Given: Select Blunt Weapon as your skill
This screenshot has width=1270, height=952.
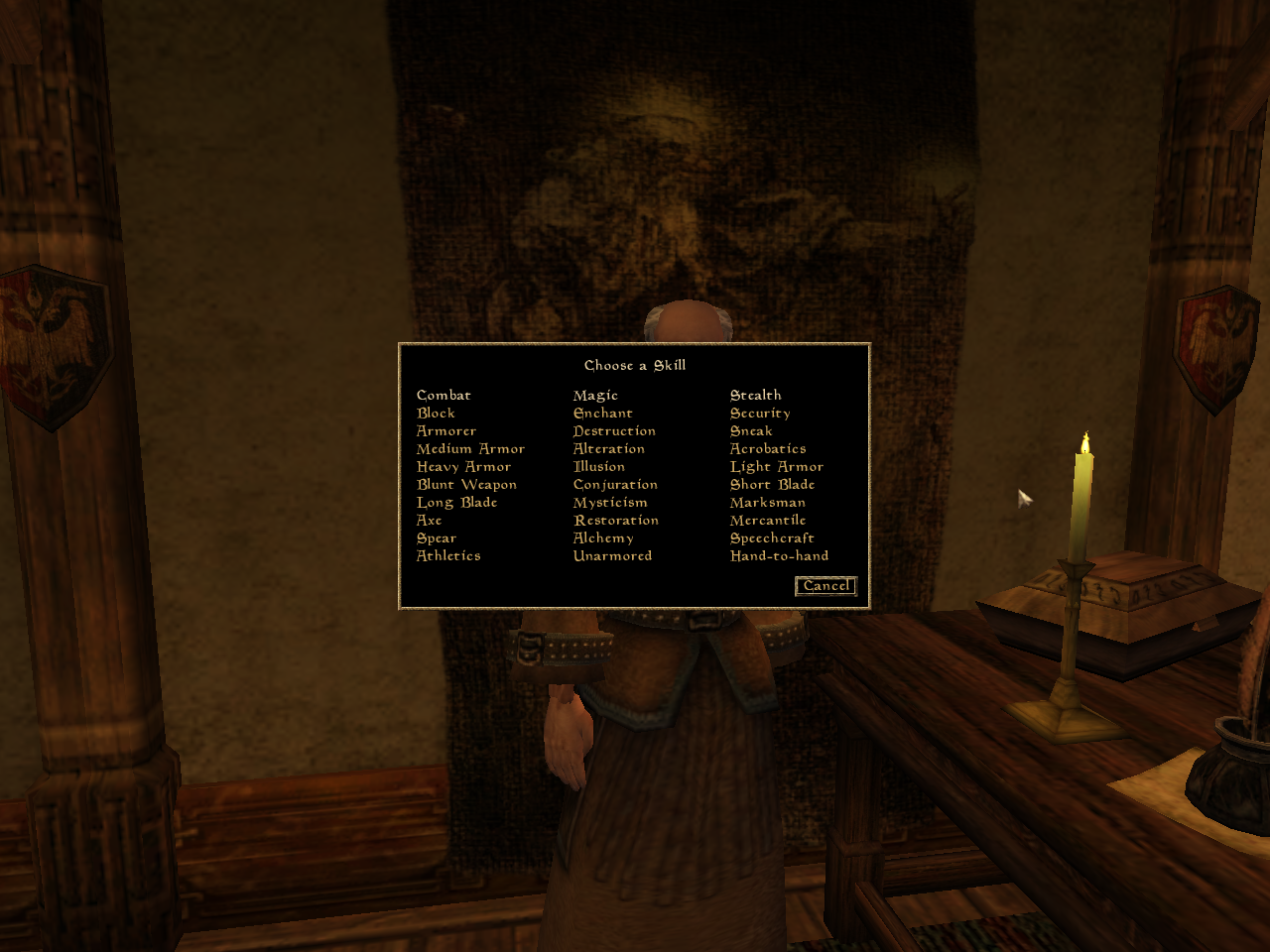Looking at the screenshot, I should click(466, 484).
